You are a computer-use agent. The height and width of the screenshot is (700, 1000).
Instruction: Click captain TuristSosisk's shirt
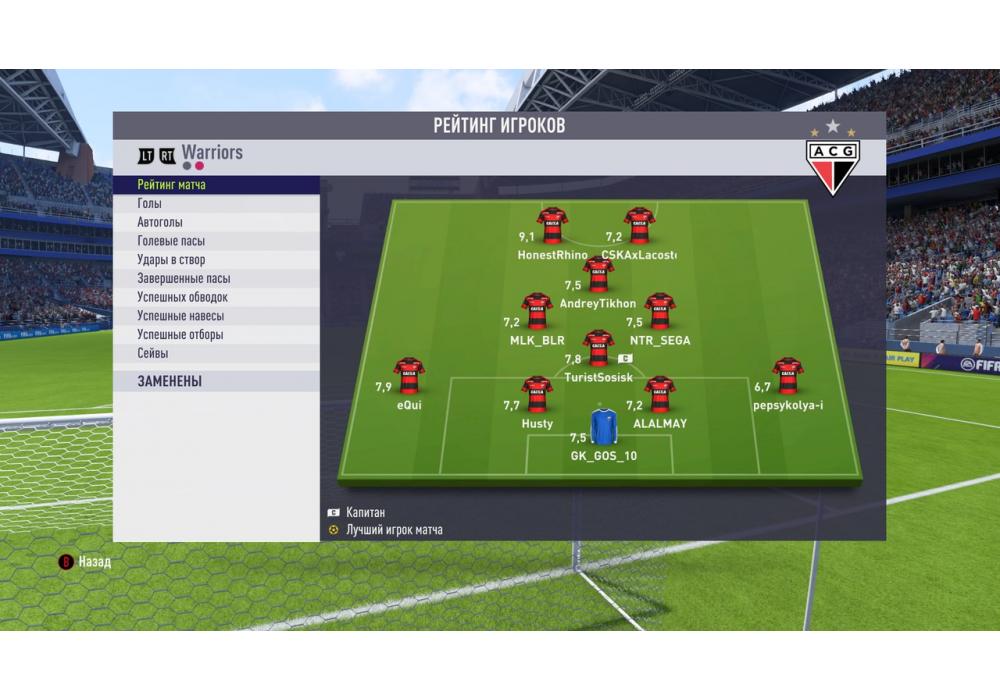point(598,348)
